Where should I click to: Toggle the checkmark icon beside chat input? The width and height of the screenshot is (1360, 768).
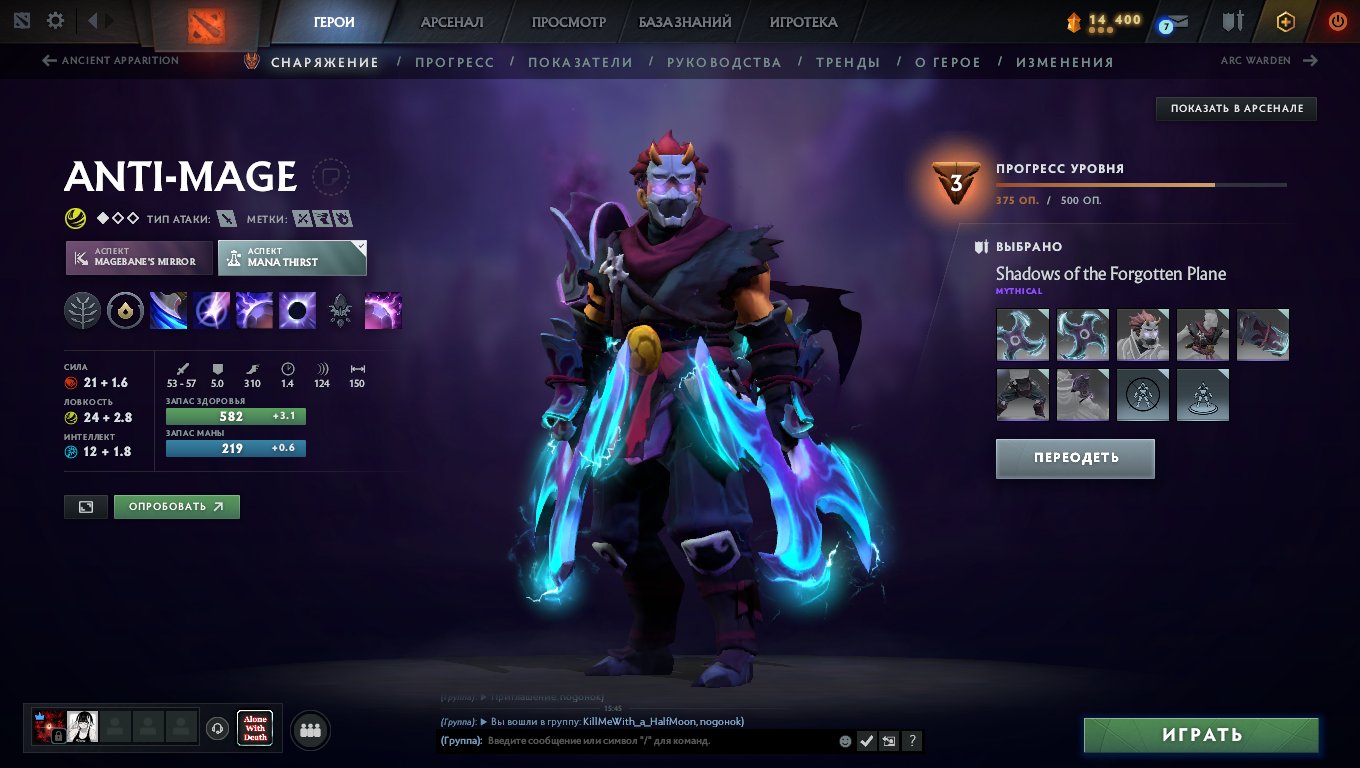coord(866,741)
